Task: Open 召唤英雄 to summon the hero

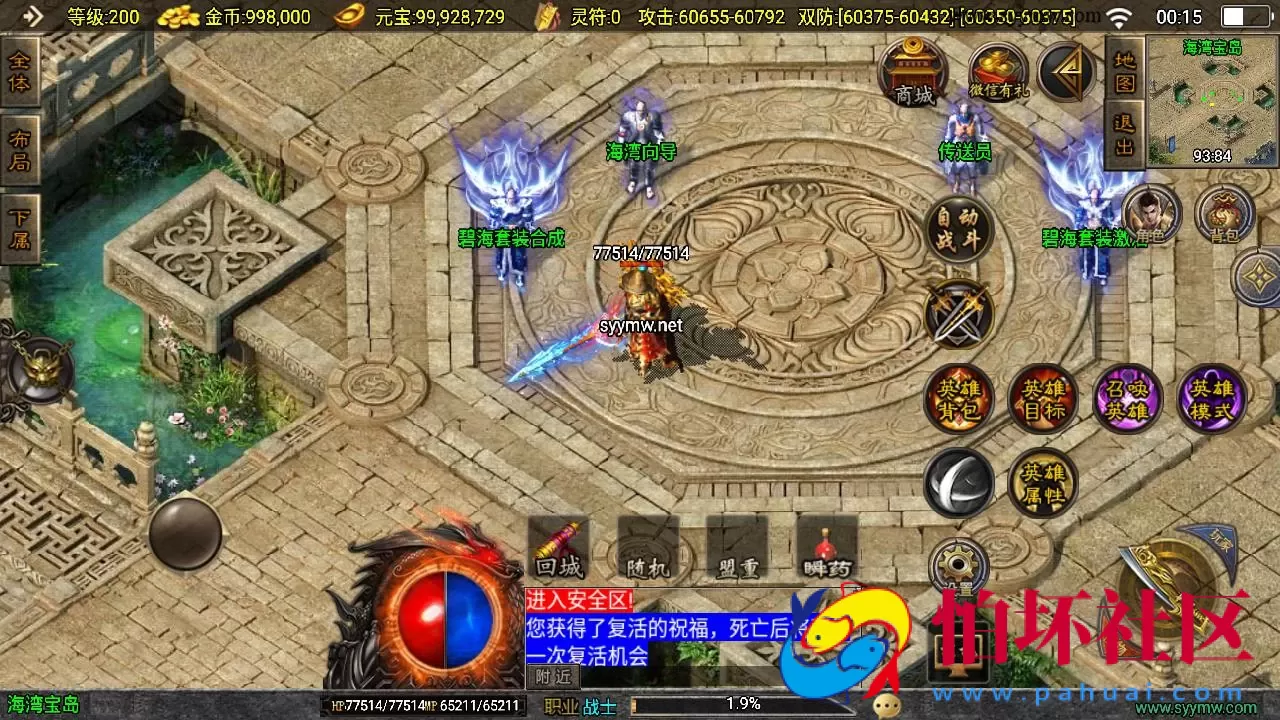Action: point(1127,398)
